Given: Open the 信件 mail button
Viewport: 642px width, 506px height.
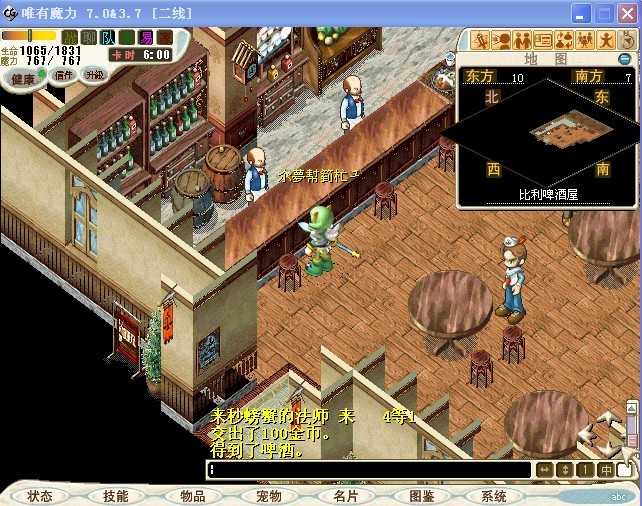Looking at the screenshot, I should [x=65, y=76].
